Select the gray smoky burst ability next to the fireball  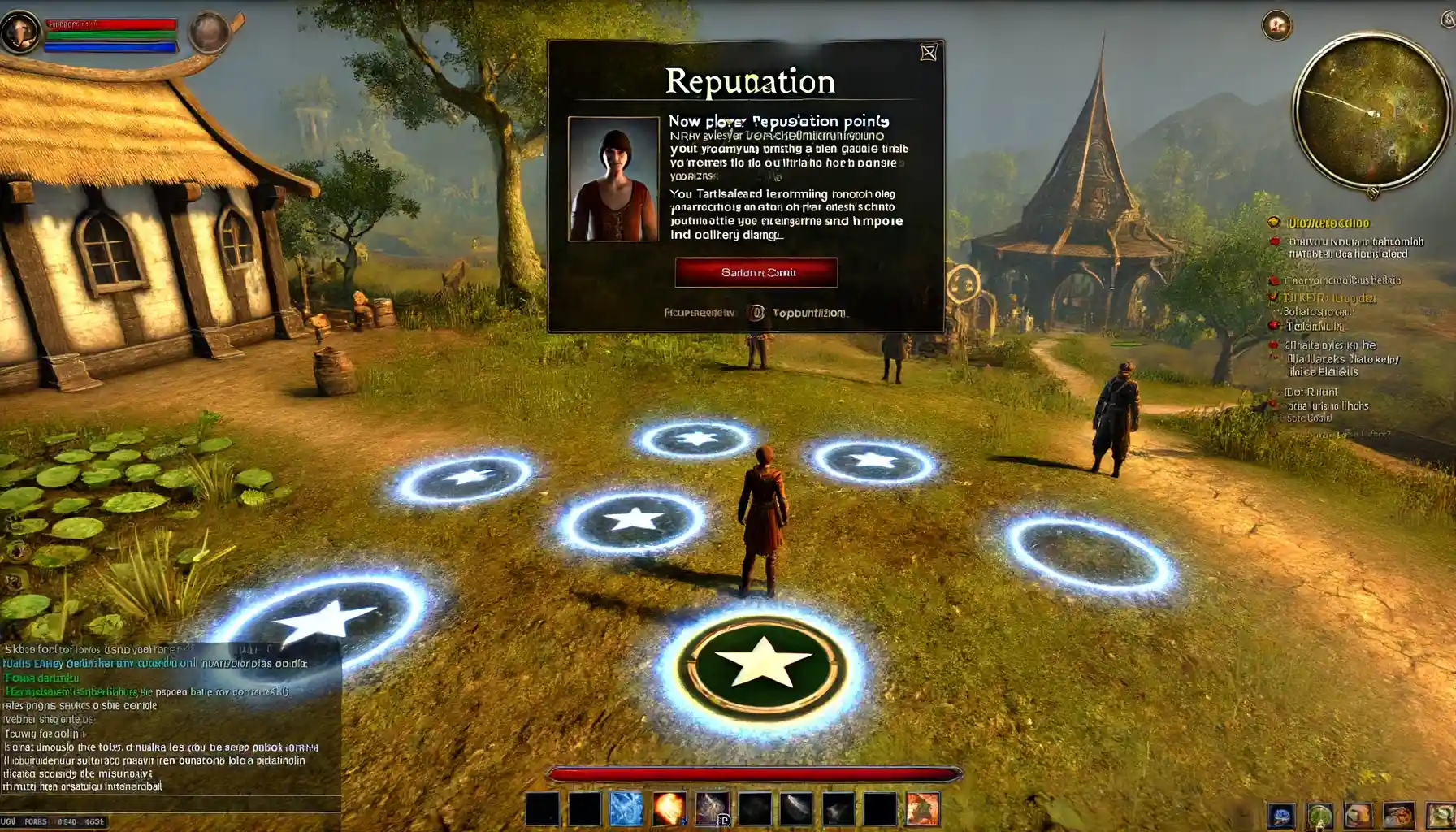coord(711,809)
